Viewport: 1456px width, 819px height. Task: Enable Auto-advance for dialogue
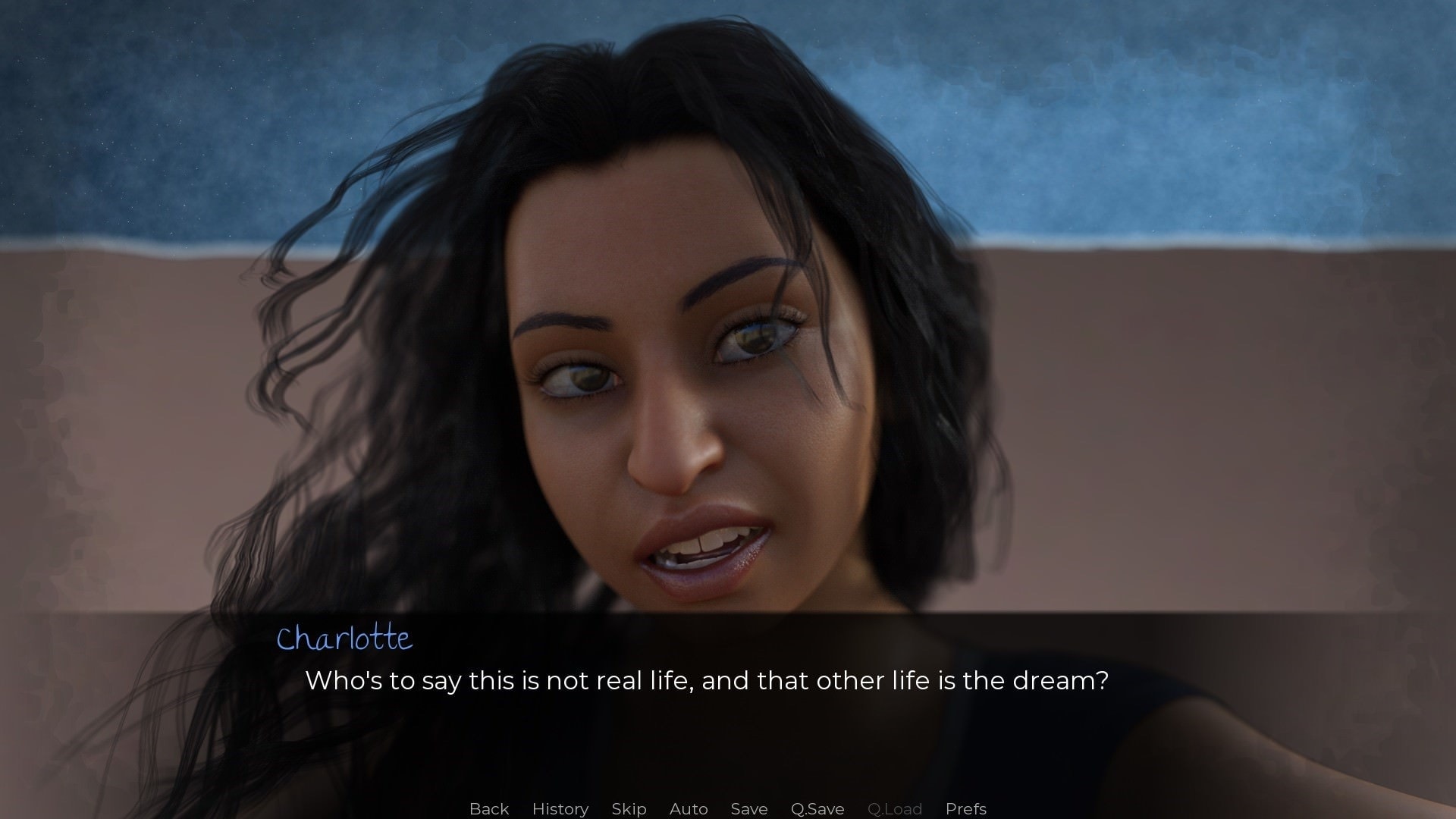[x=689, y=808]
